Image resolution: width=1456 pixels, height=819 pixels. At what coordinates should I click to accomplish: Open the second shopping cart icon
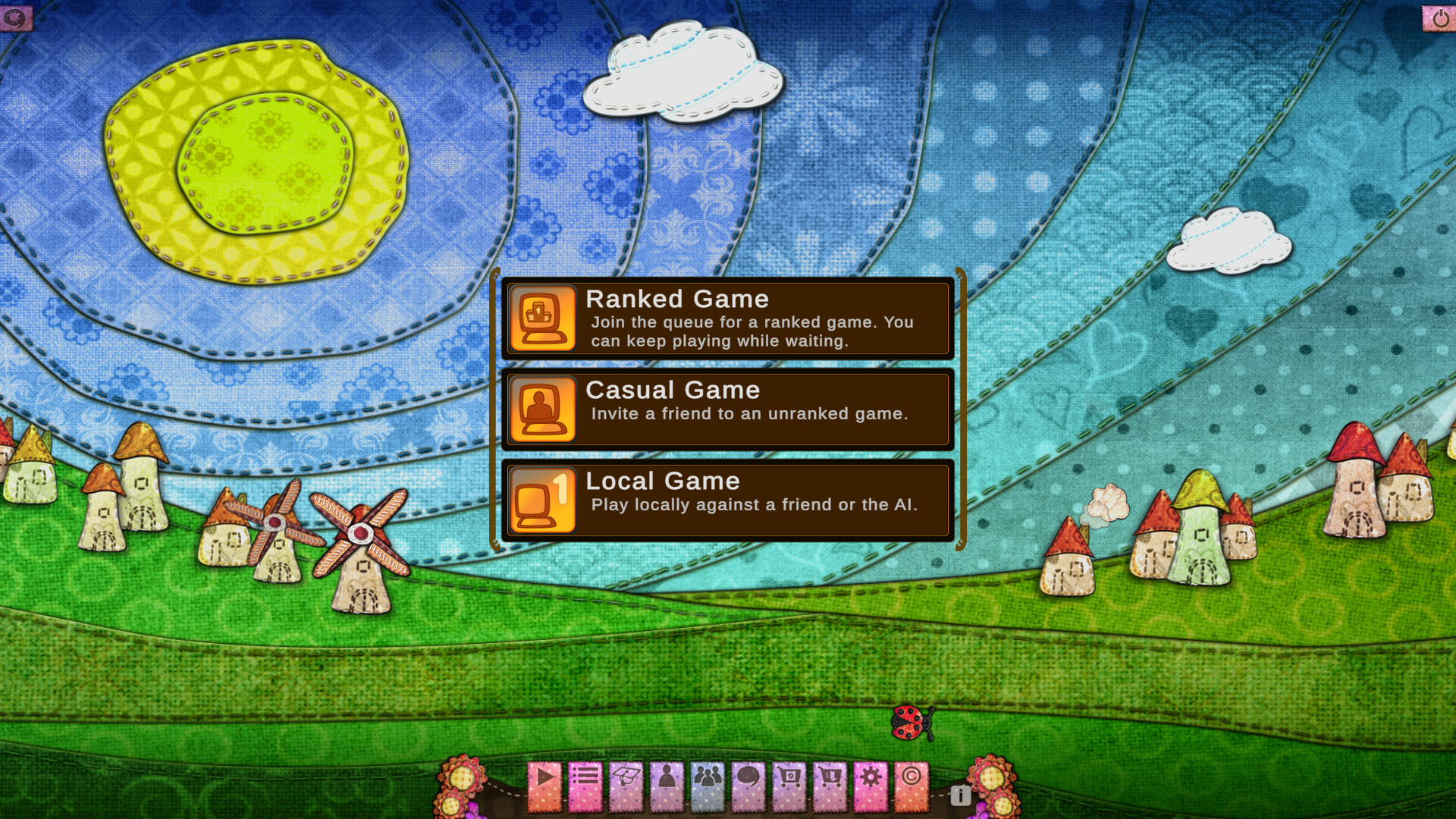click(x=831, y=785)
